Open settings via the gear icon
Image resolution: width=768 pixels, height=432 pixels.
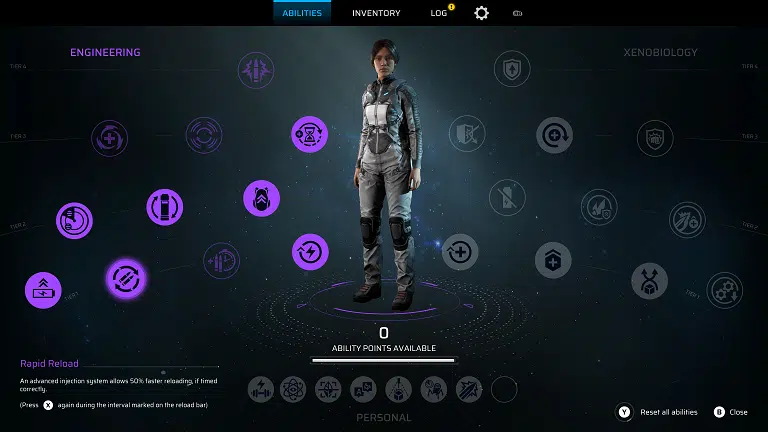[481, 13]
